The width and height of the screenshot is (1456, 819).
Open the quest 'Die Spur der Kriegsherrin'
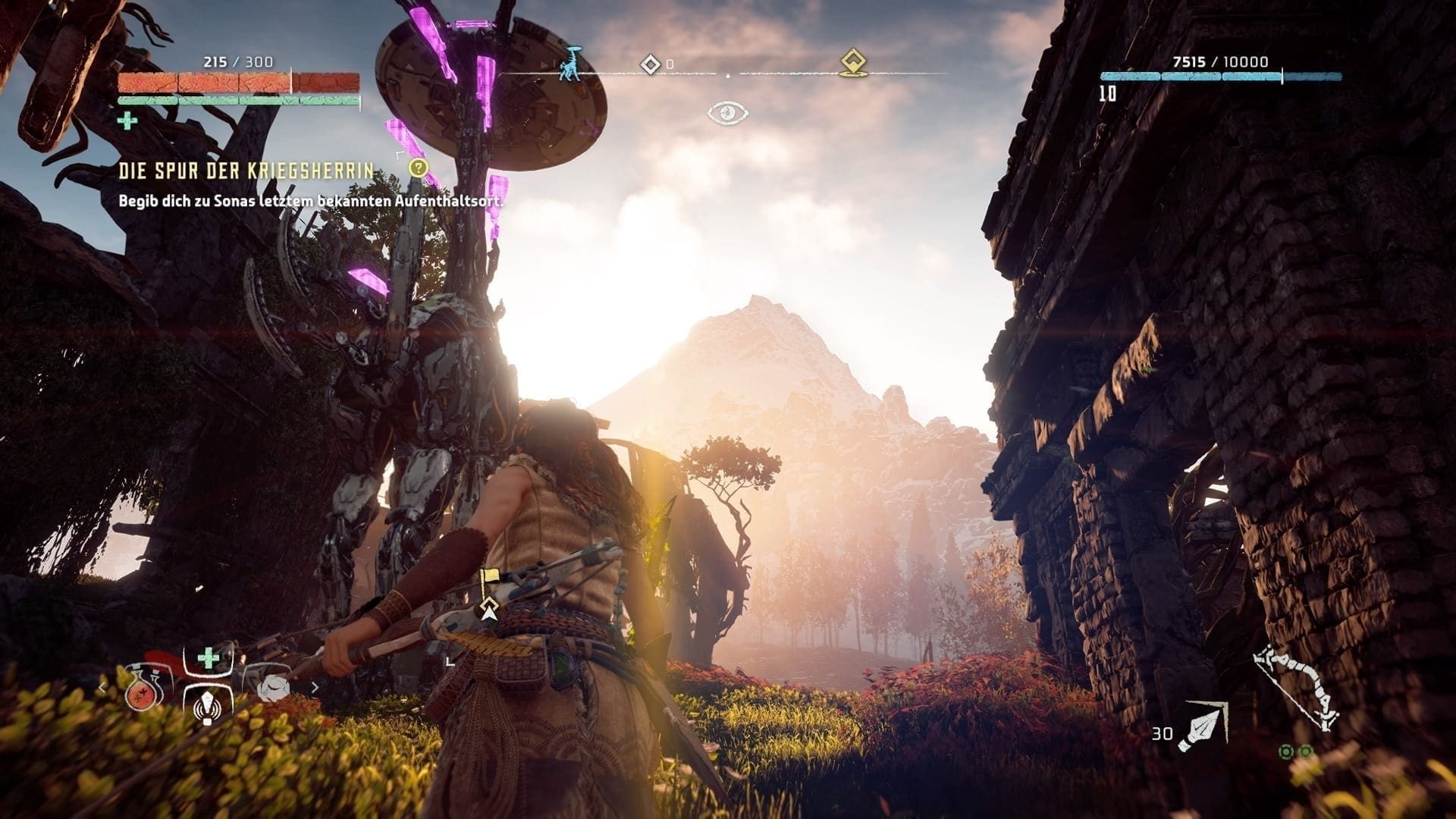(x=246, y=171)
